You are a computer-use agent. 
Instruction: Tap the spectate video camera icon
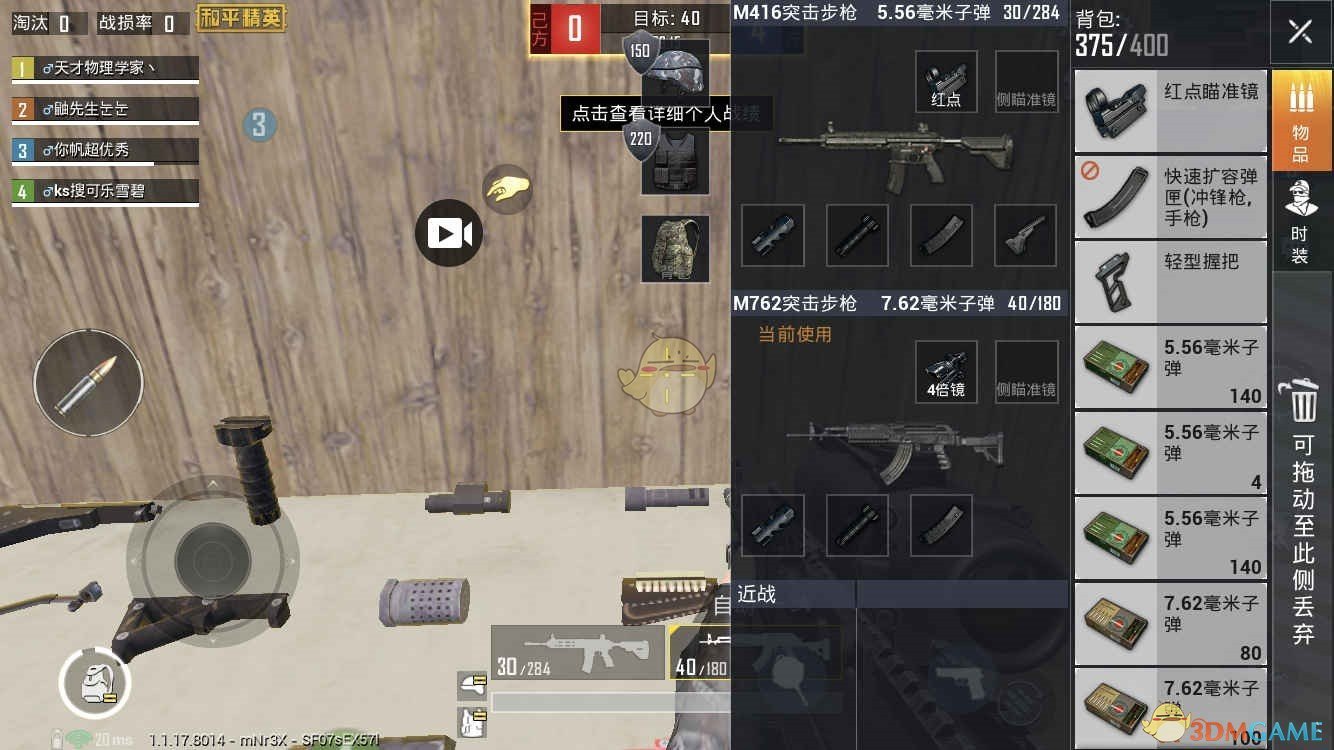coord(449,231)
